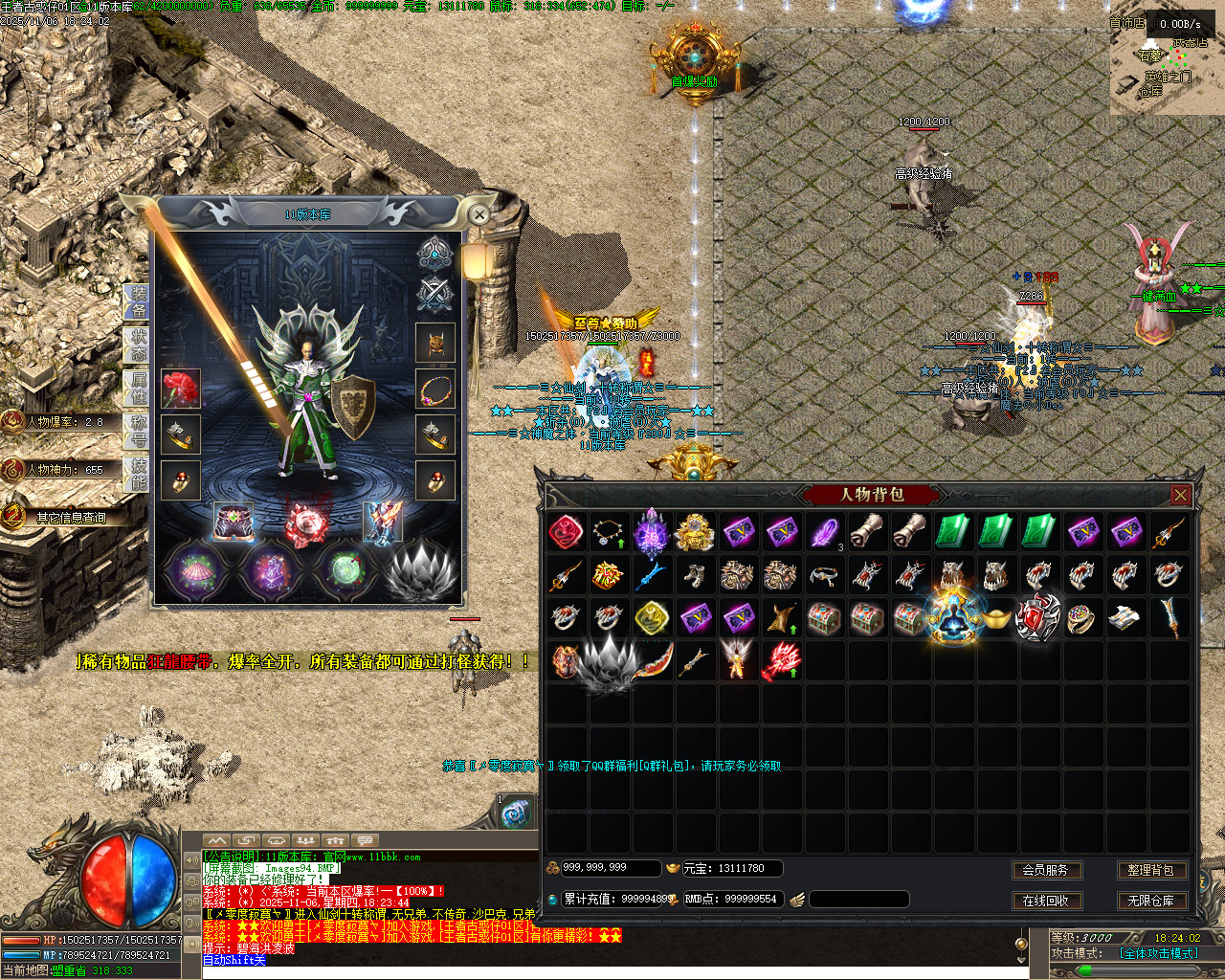Switch to the 技能 skills tab
This screenshot has height=980, width=1225.
click(x=138, y=474)
